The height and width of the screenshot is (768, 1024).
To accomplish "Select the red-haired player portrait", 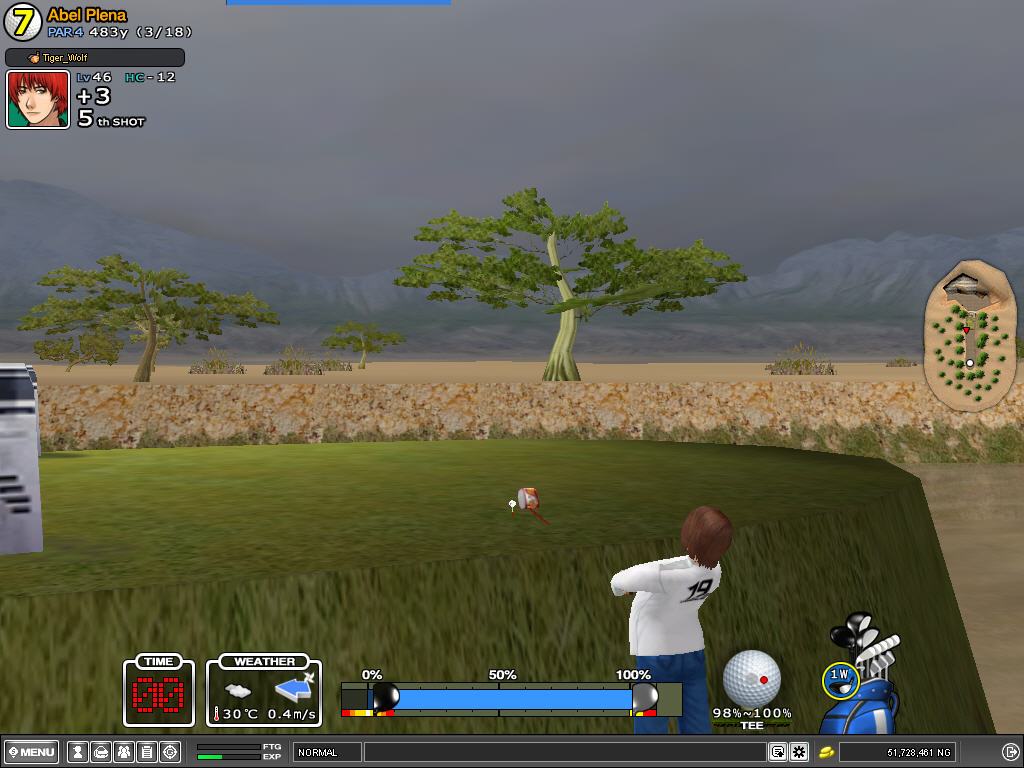I will pyautogui.click(x=38, y=100).
